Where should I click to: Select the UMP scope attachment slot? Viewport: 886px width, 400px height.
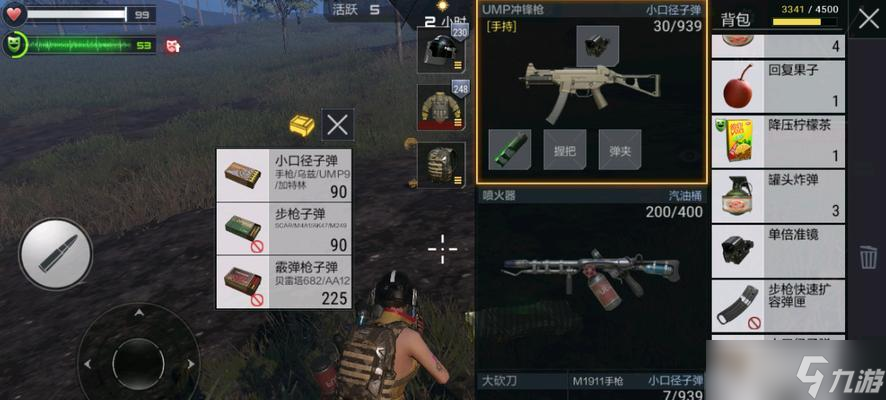coord(597,46)
